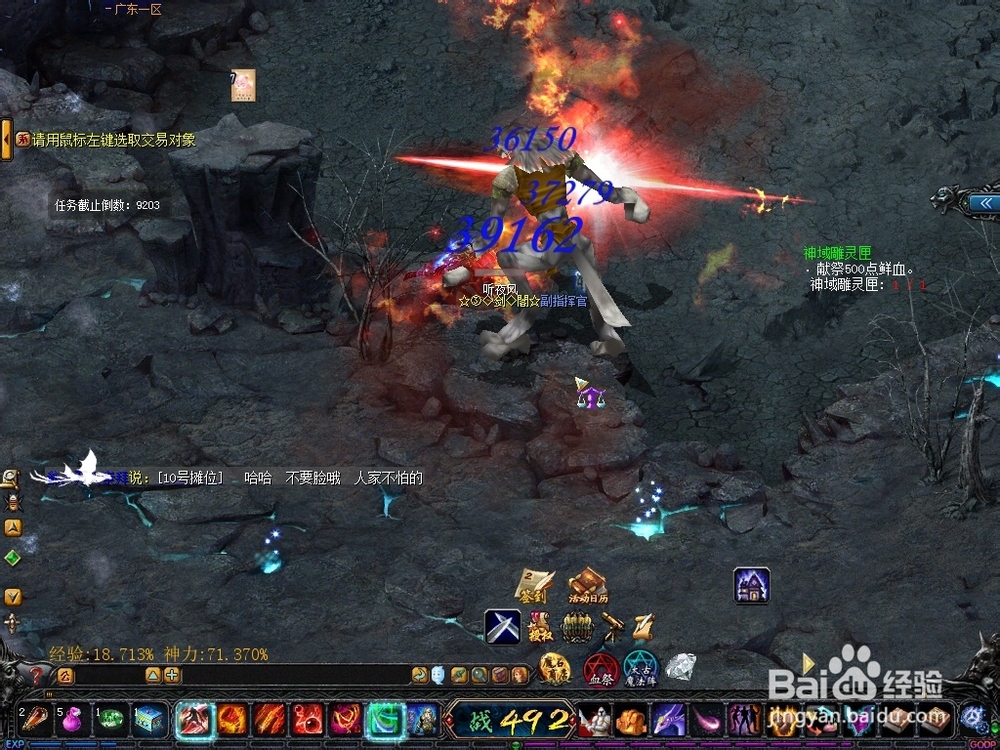Click the 魔石商店 shop button
The width and height of the screenshot is (1000, 750).
pos(555,668)
